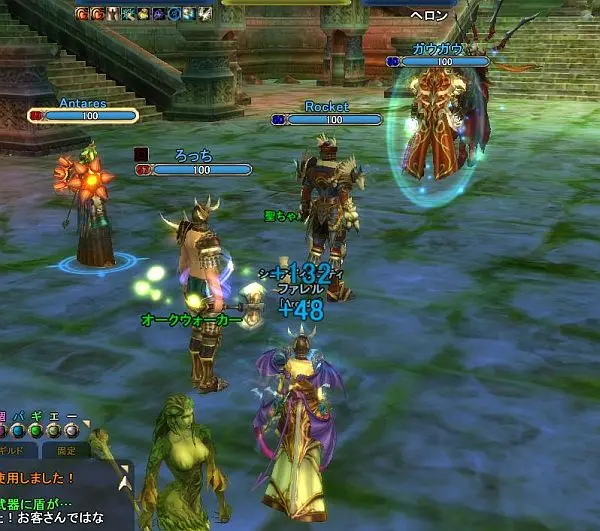Toggle the blue パ chat filter orb
The height and width of the screenshot is (531, 600).
(18, 431)
